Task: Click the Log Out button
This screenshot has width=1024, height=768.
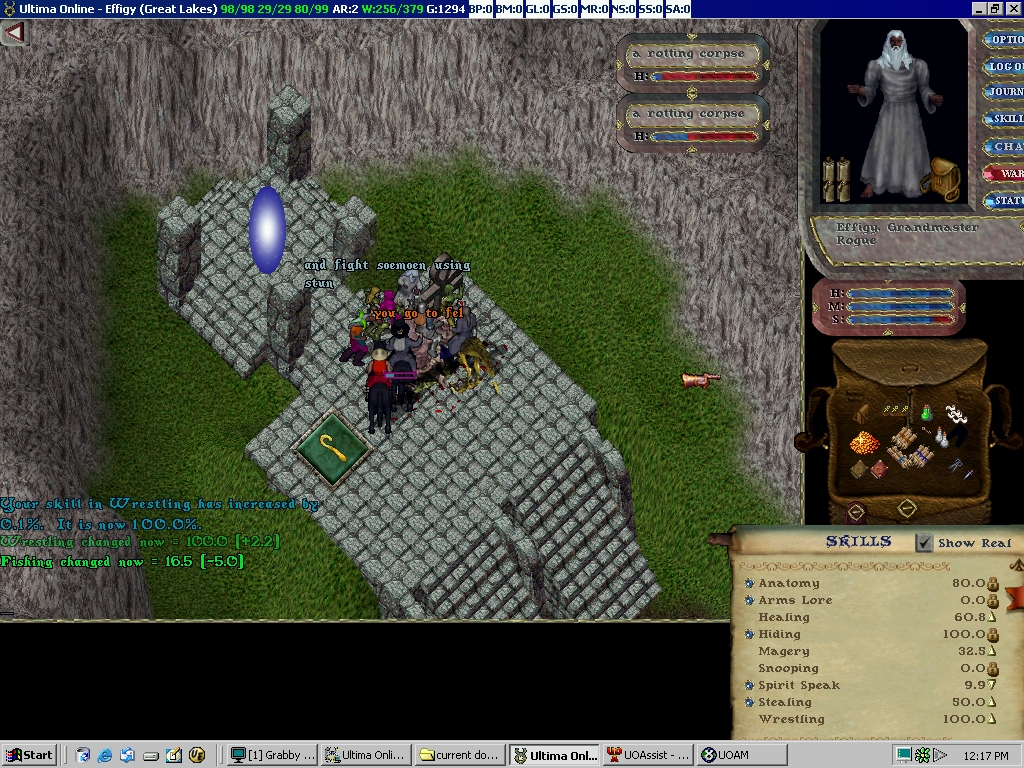Action: (1004, 67)
